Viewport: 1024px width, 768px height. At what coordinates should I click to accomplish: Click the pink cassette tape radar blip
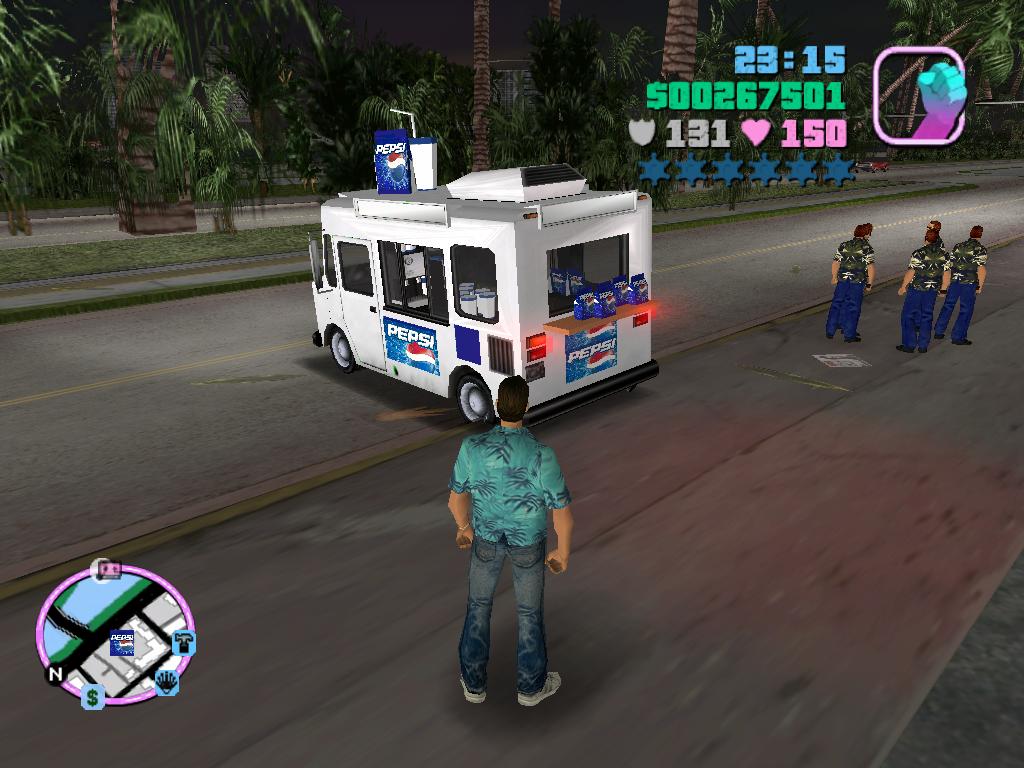[106, 570]
